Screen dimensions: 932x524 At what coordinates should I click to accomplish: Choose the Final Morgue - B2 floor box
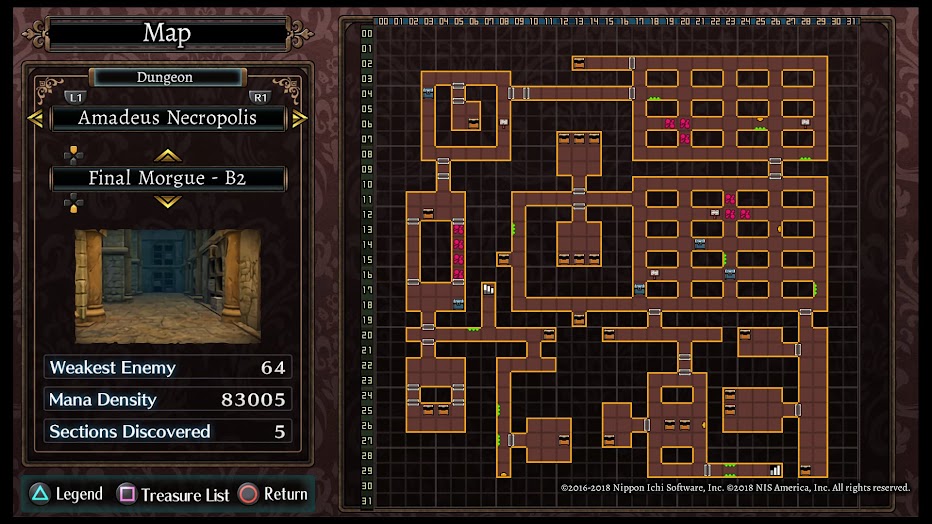[x=167, y=179]
